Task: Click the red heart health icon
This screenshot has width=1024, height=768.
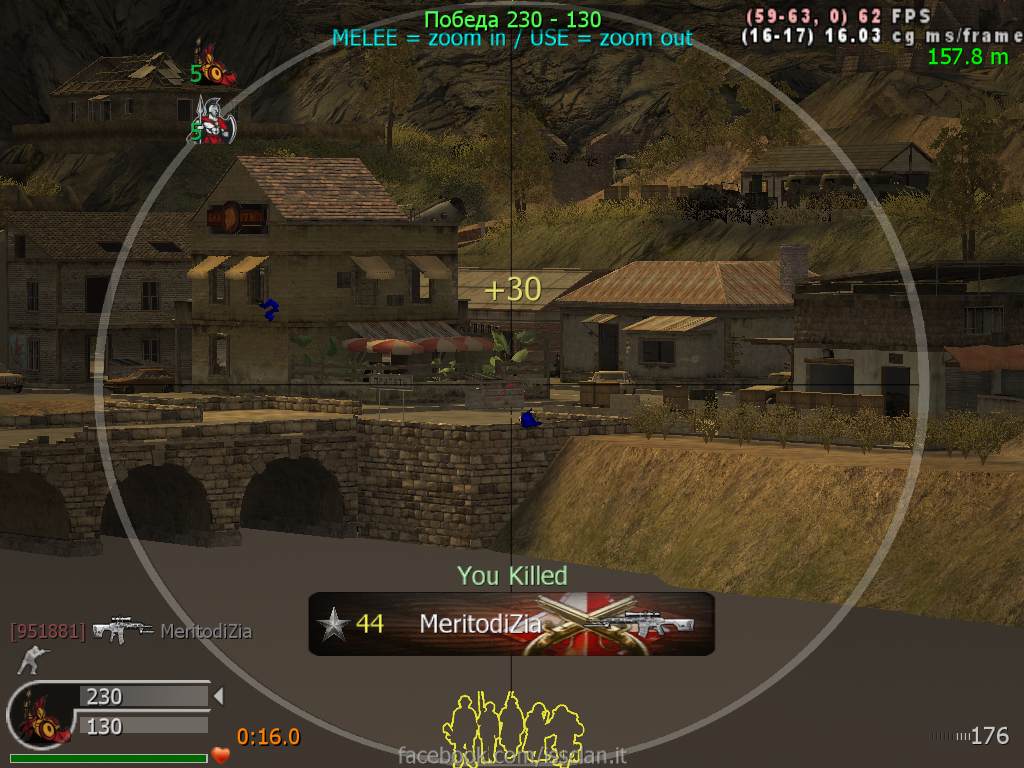Action: tap(221, 754)
